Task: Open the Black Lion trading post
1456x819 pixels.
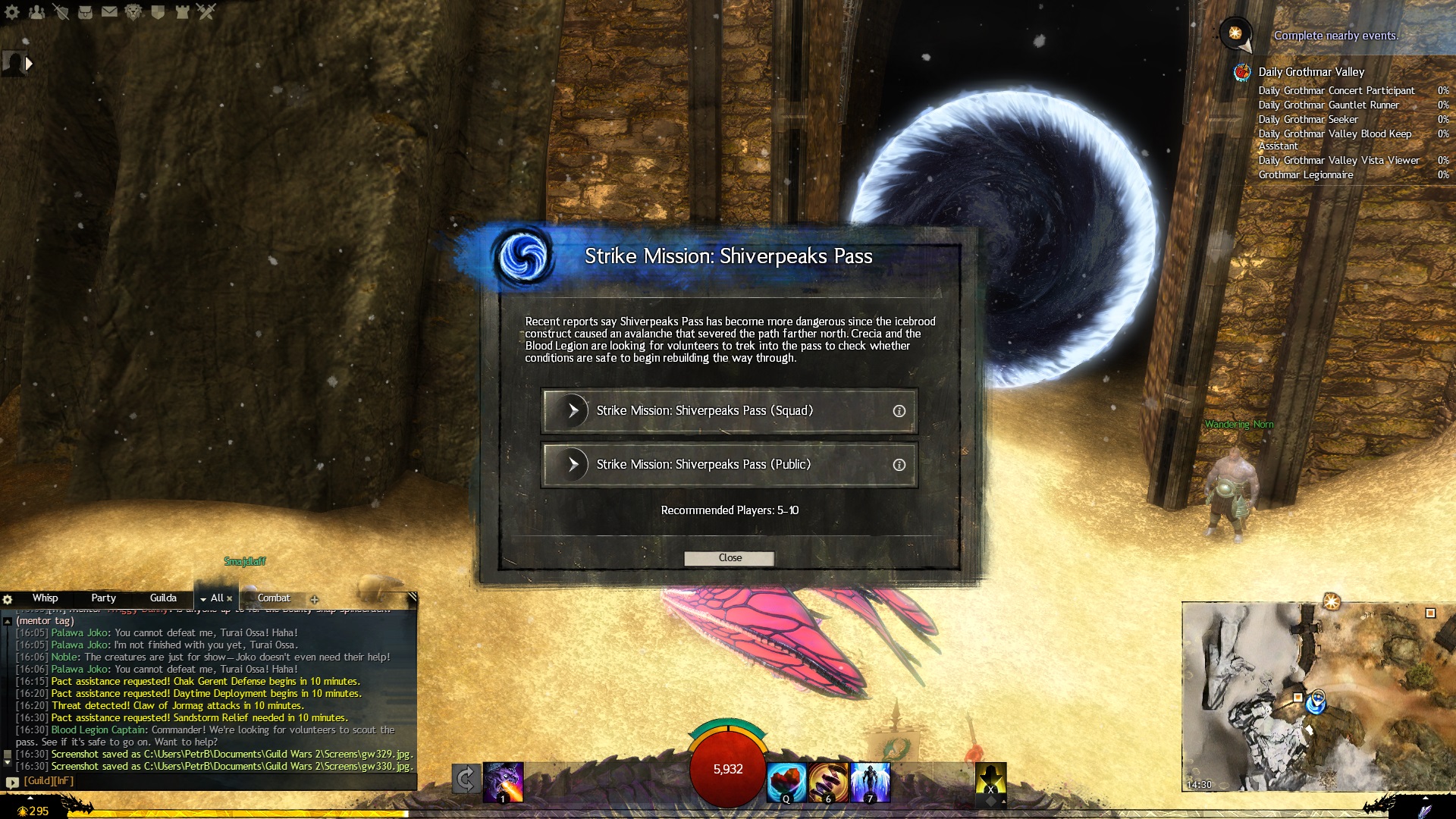Action: coord(133,12)
